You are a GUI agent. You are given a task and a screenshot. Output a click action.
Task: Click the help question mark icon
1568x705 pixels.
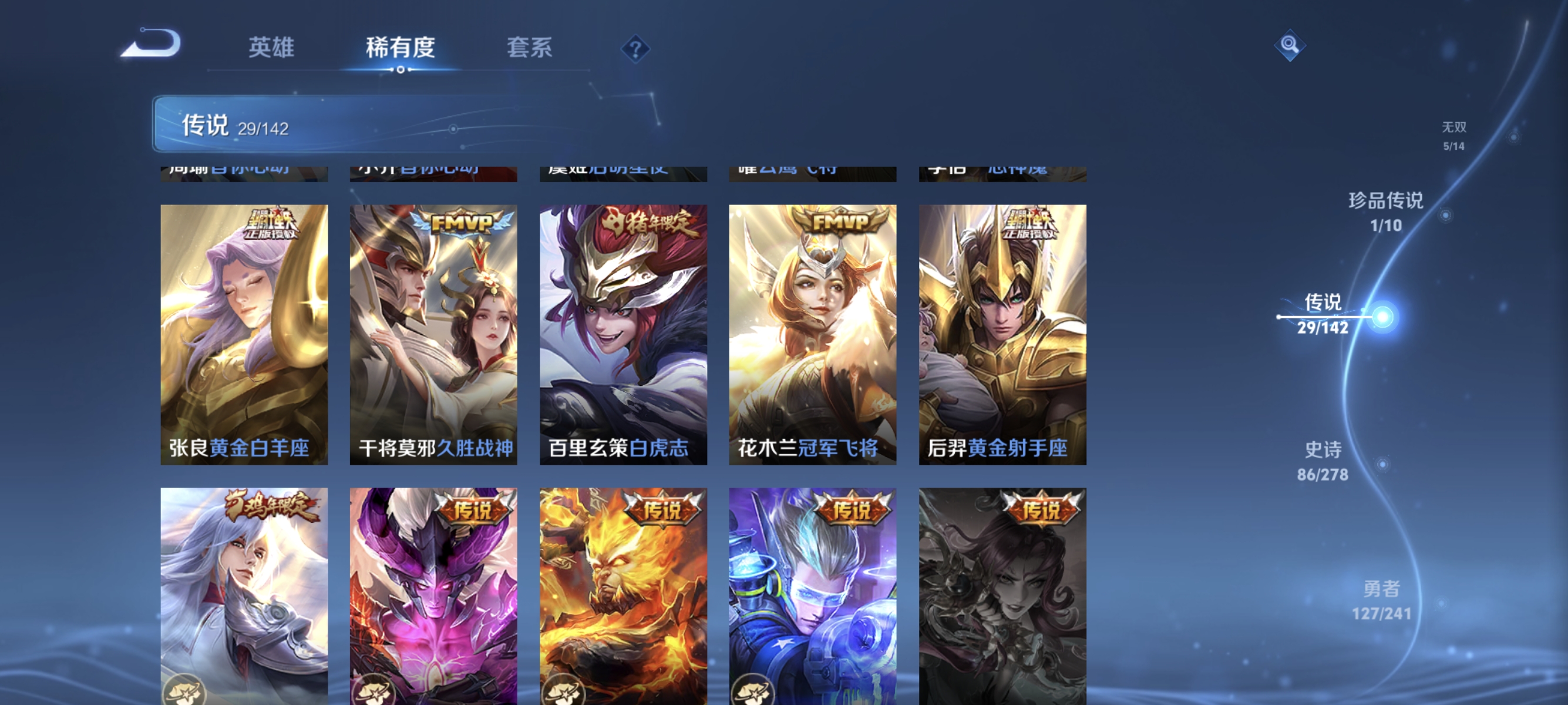click(634, 49)
